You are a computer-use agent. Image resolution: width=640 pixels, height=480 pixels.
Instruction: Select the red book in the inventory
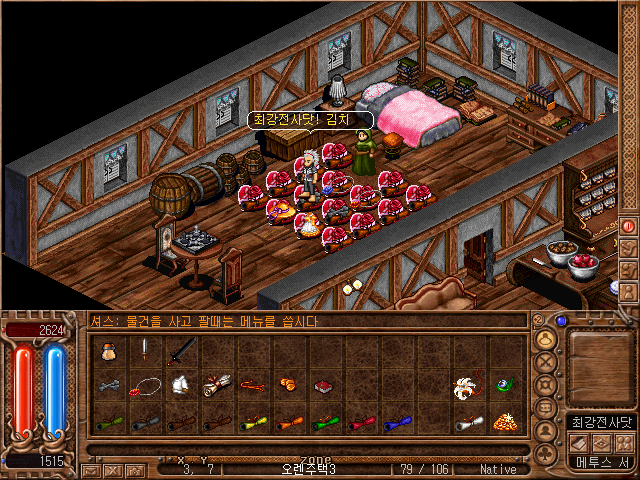coord(322,386)
